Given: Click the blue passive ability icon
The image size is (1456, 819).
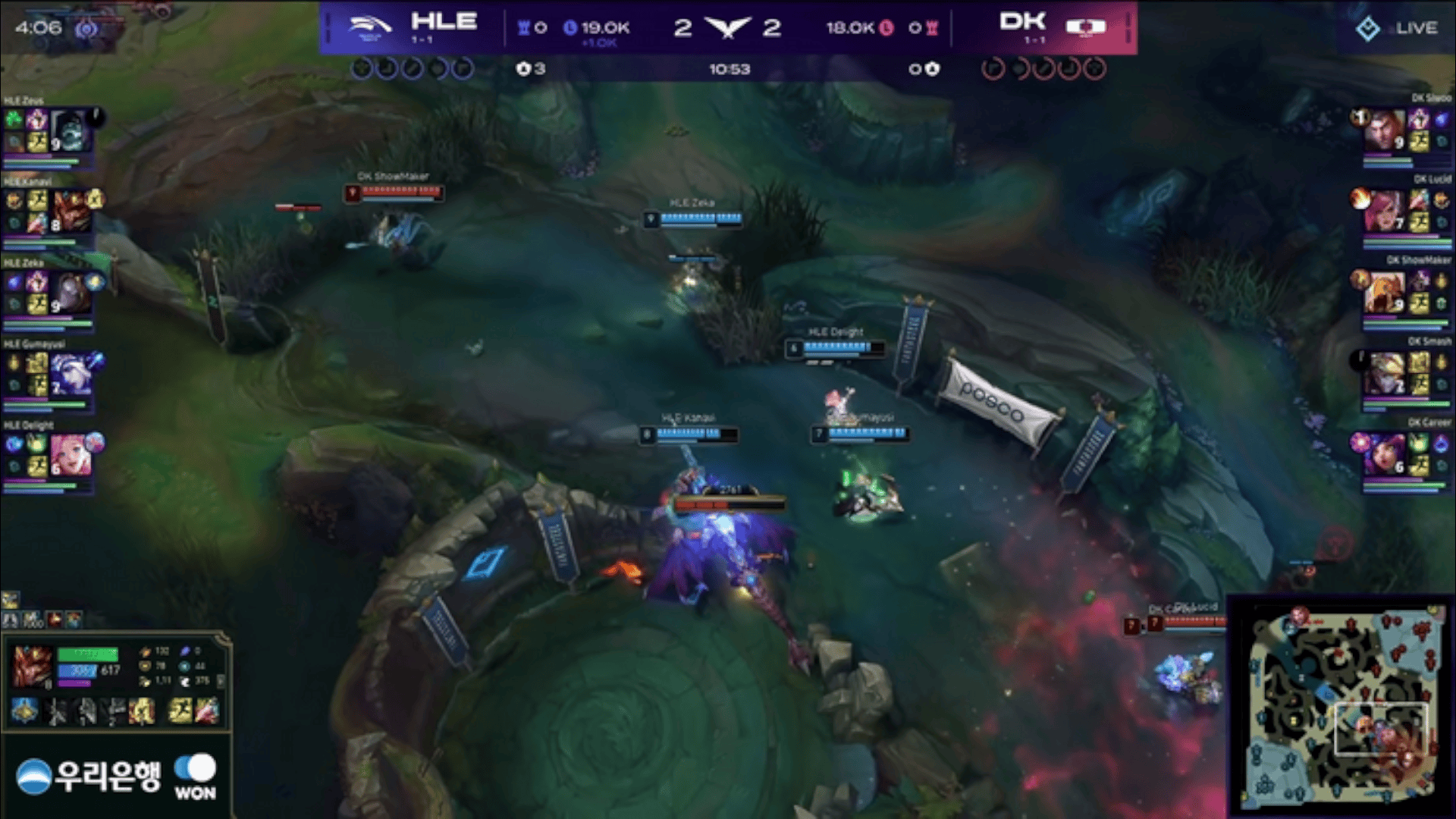Looking at the screenshot, I should [24, 711].
